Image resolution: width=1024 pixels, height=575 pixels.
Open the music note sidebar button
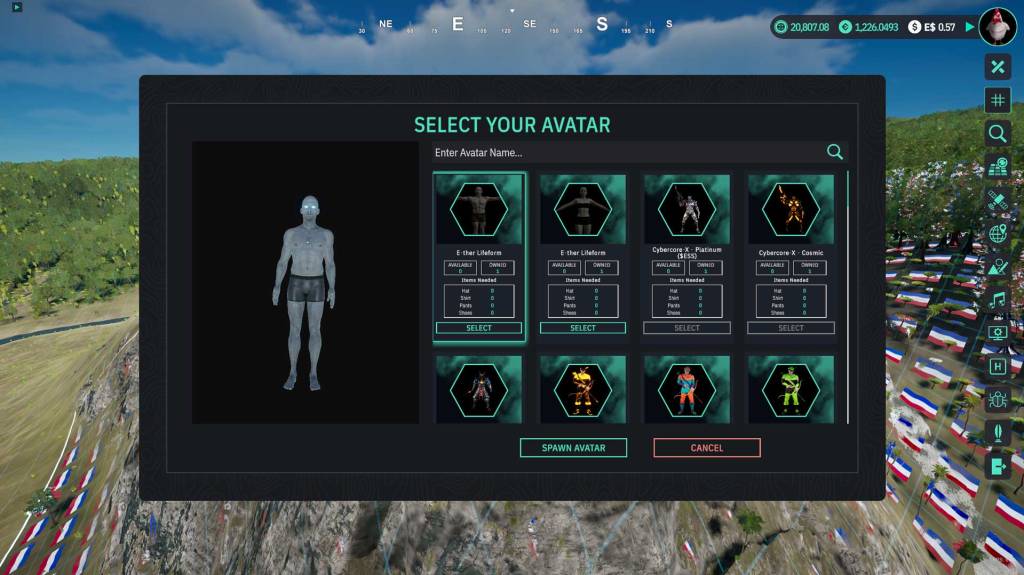(997, 300)
